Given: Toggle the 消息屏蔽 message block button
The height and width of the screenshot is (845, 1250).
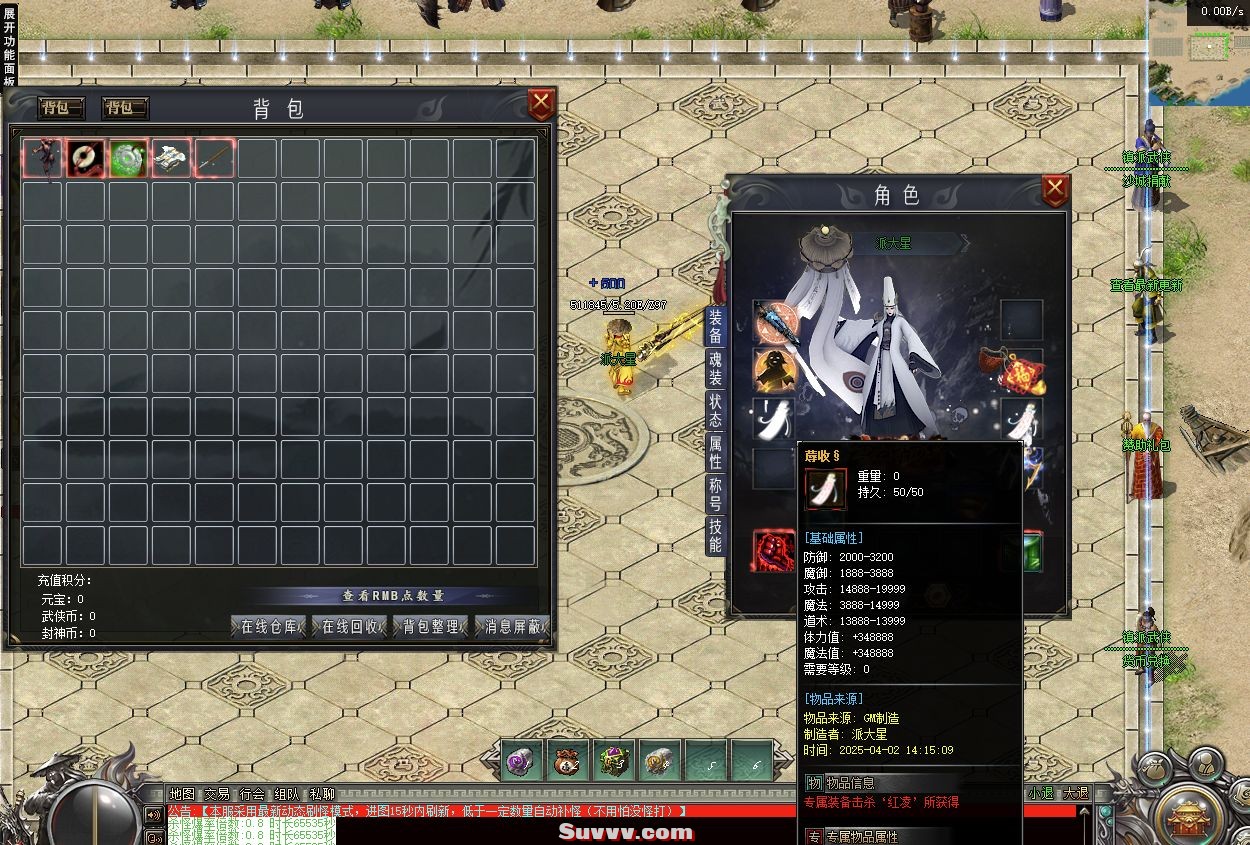Looking at the screenshot, I should tap(513, 627).
